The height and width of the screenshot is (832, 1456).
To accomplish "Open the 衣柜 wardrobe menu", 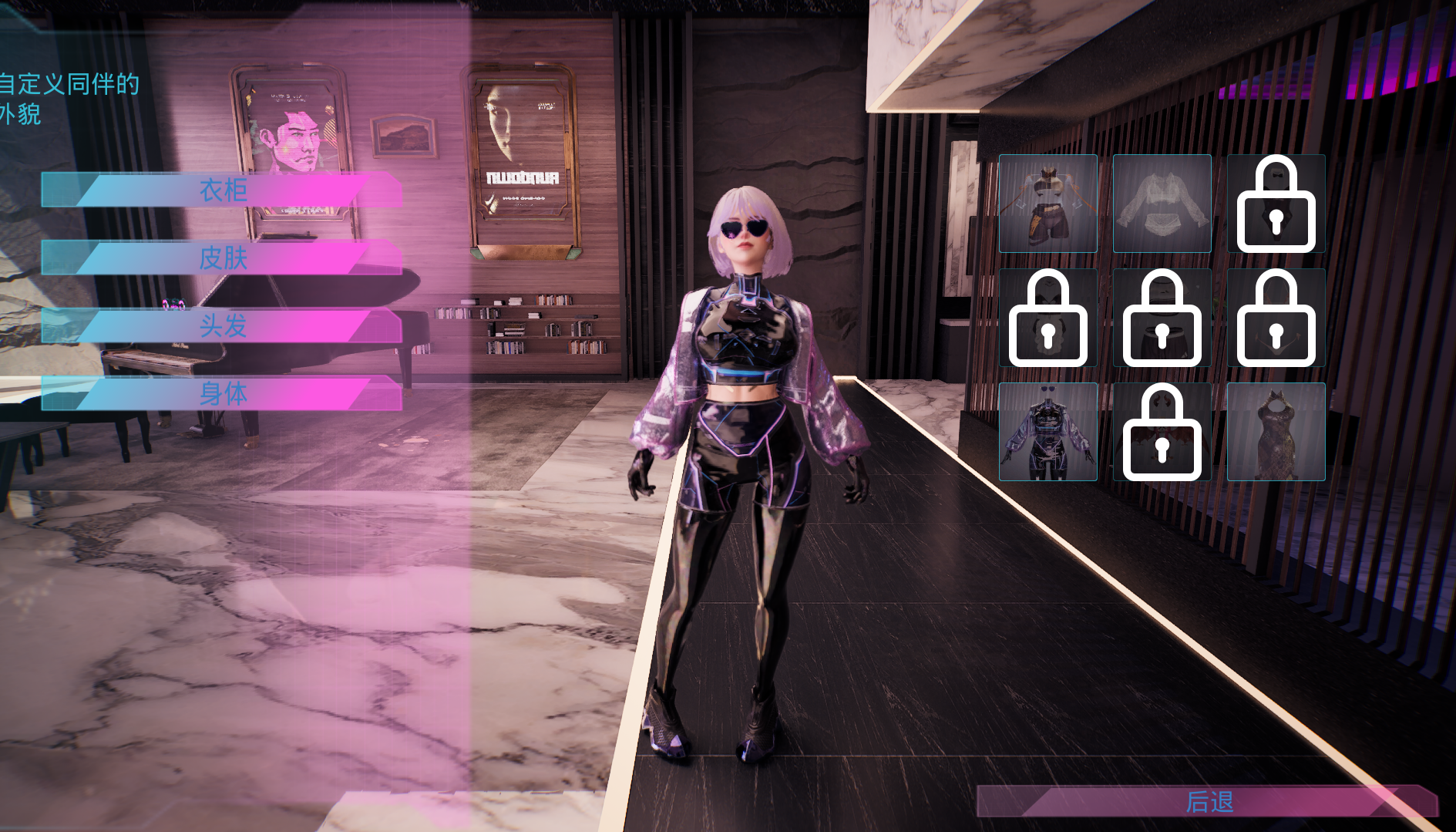I will (x=223, y=190).
